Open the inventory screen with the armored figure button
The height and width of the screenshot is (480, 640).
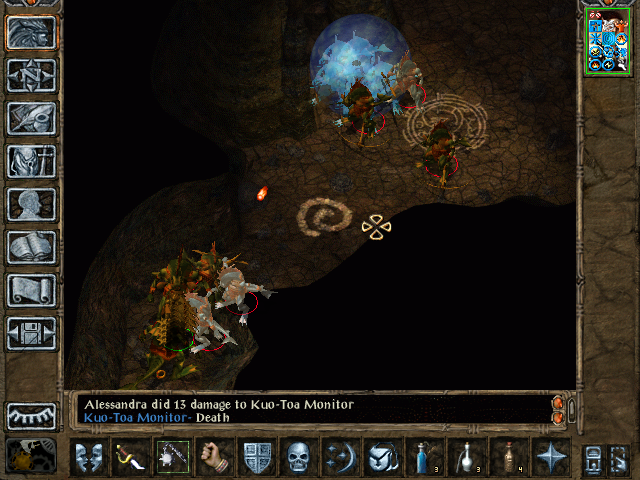31,161
